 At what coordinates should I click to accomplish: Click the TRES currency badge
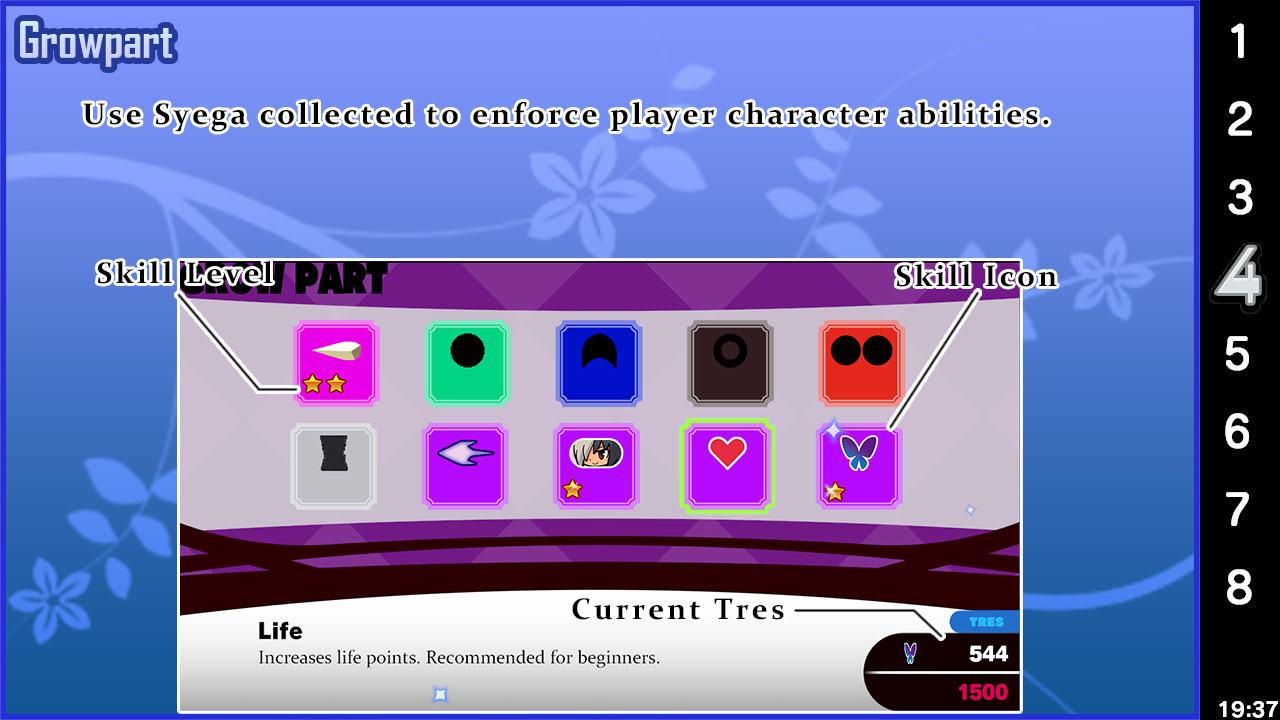(986, 621)
